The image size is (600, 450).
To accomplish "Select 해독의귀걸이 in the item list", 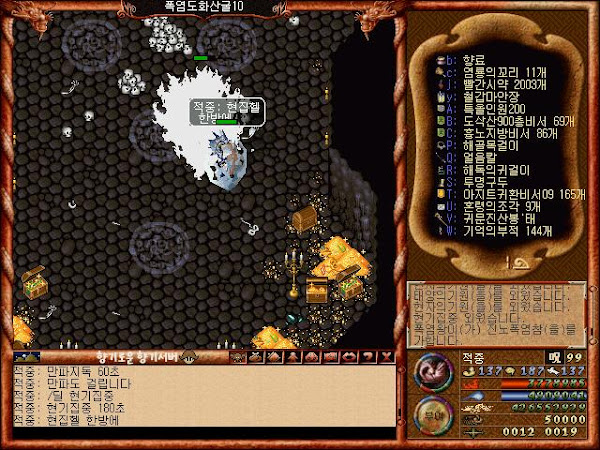I will coord(482,167).
